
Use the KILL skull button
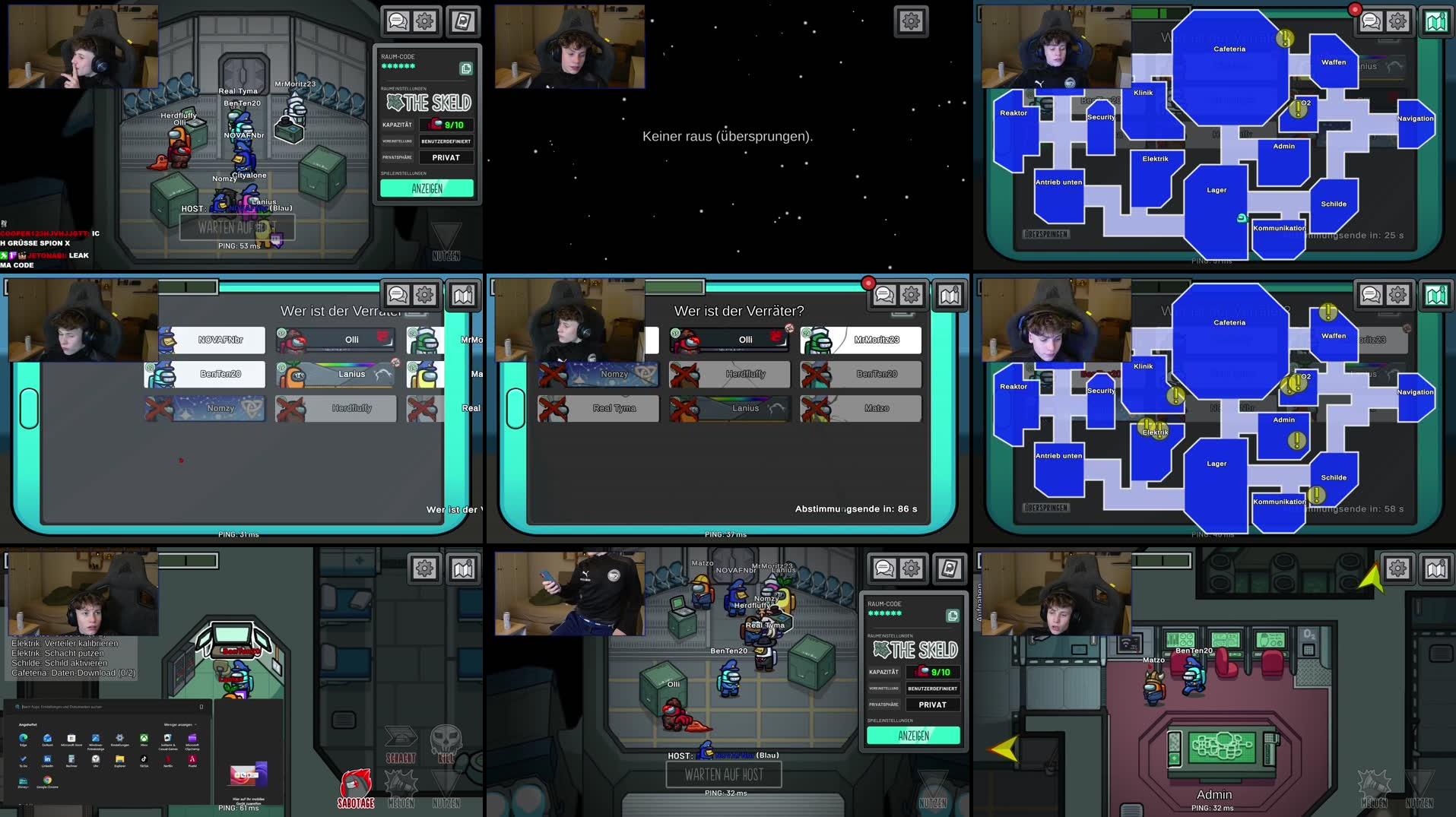pos(446,743)
